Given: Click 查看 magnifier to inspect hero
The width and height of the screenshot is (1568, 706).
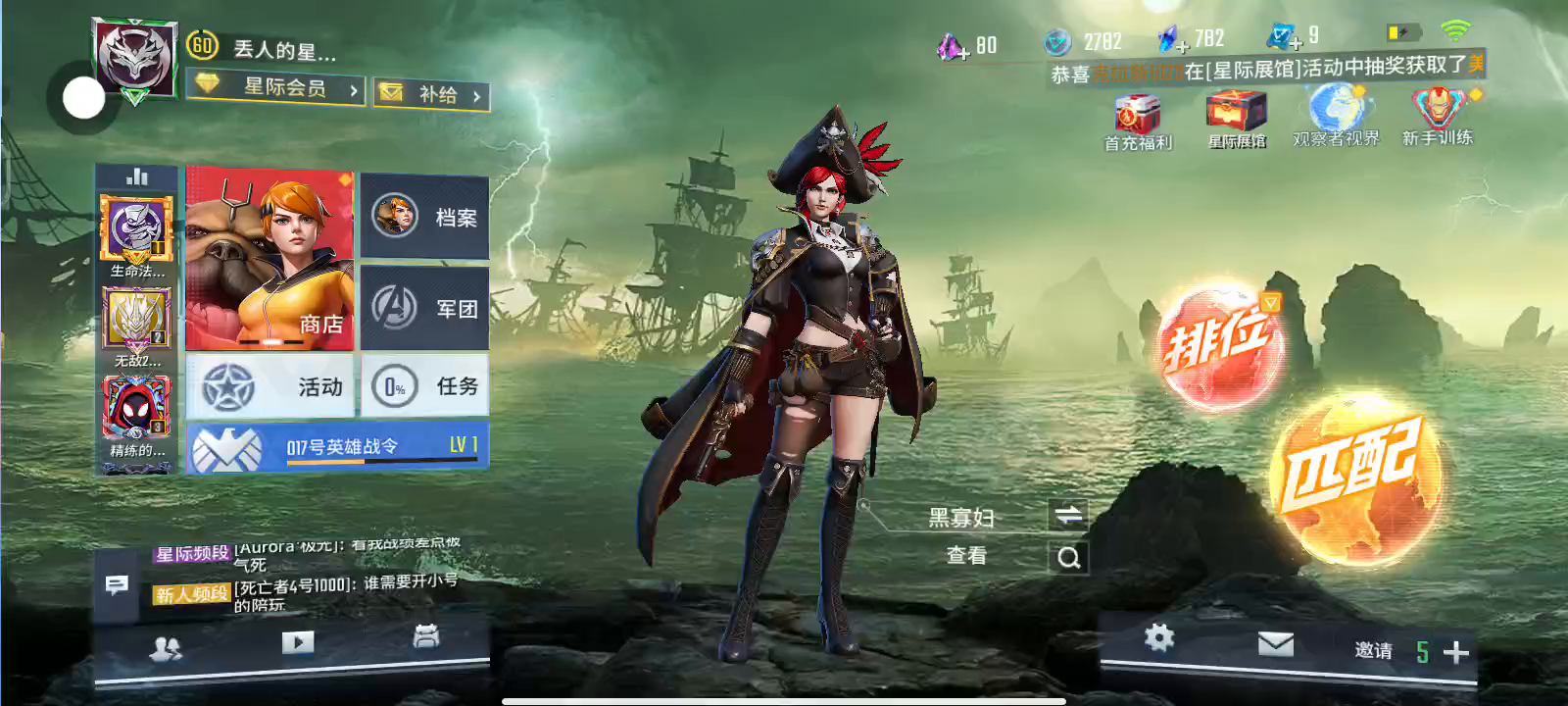Looking at the screenshot, I should pos(1068,557).
